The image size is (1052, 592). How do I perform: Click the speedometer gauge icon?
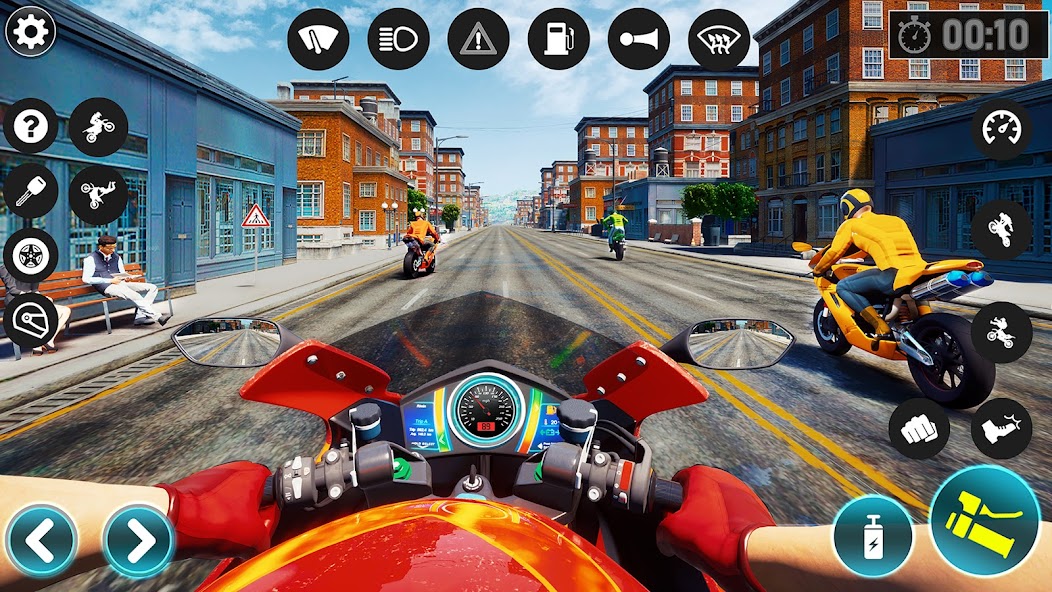point(1001,128)
